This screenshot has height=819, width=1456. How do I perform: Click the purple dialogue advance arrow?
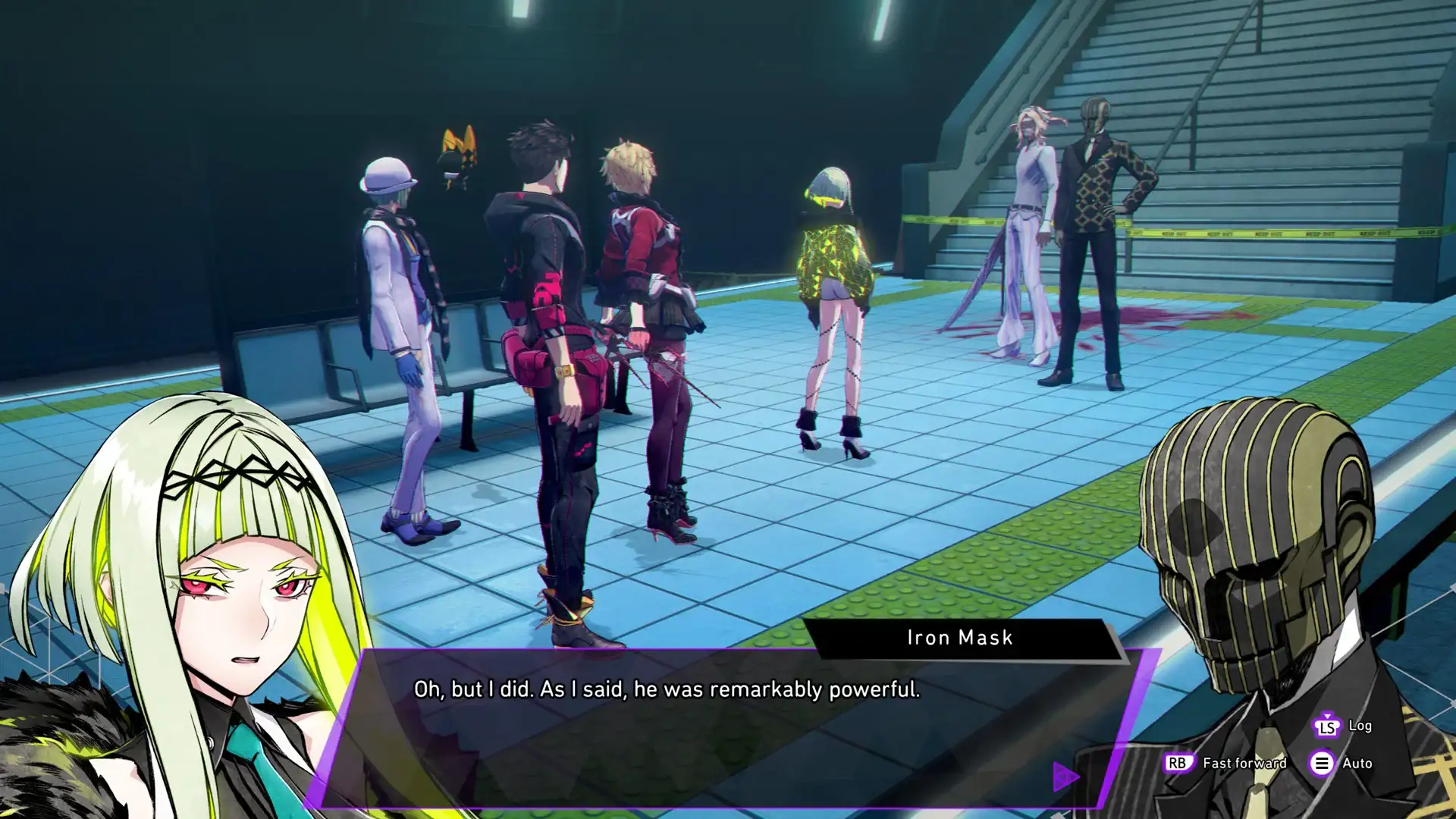tap(1065, 776)
